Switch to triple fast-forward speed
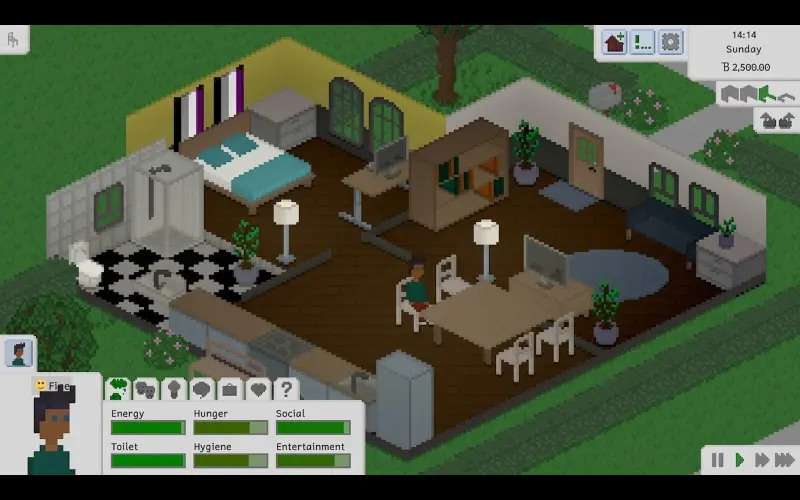Screen dimensions: 800x500 pos(786,460)
